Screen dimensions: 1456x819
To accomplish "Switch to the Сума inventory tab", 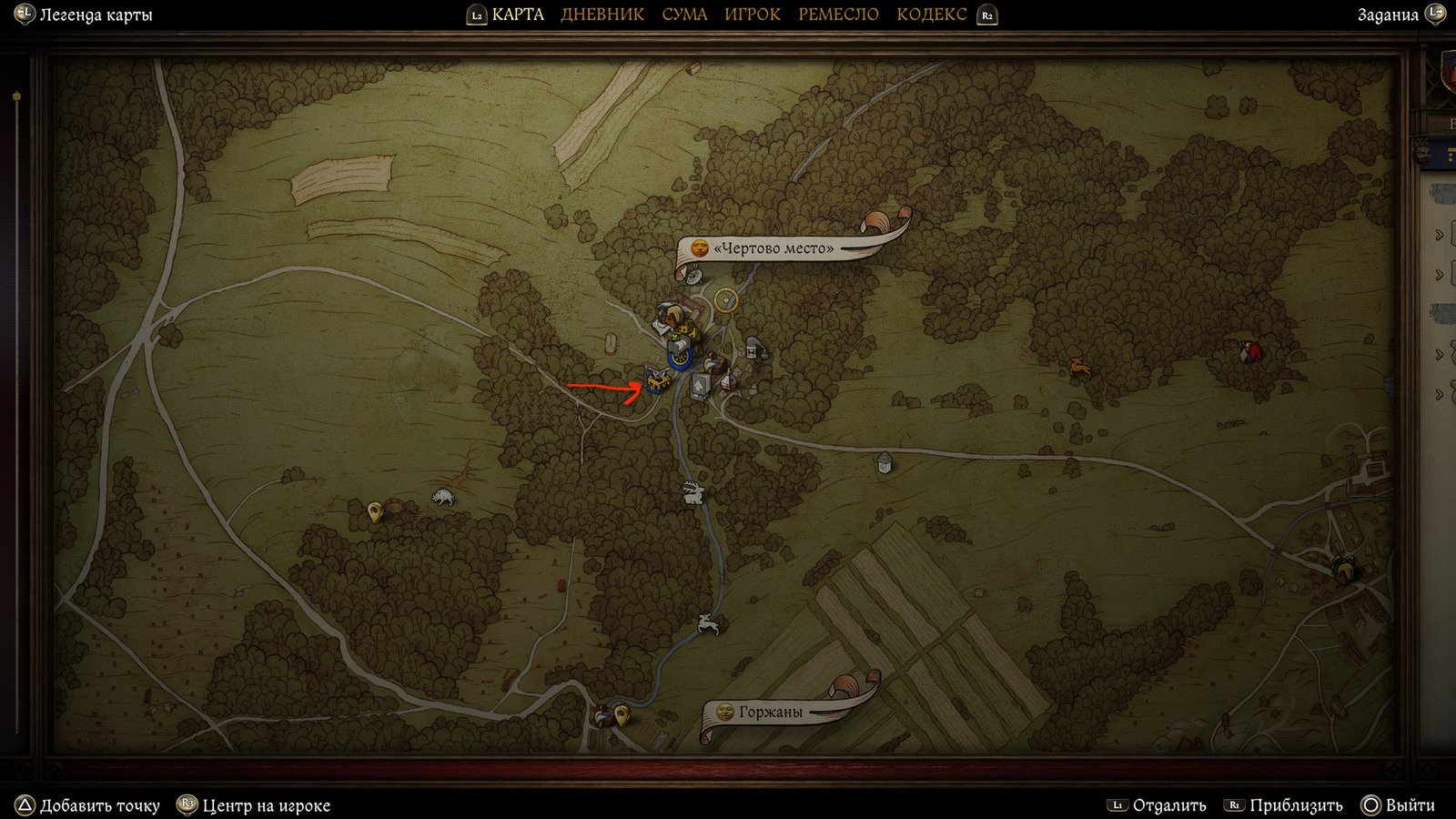I will click(684, 15).
